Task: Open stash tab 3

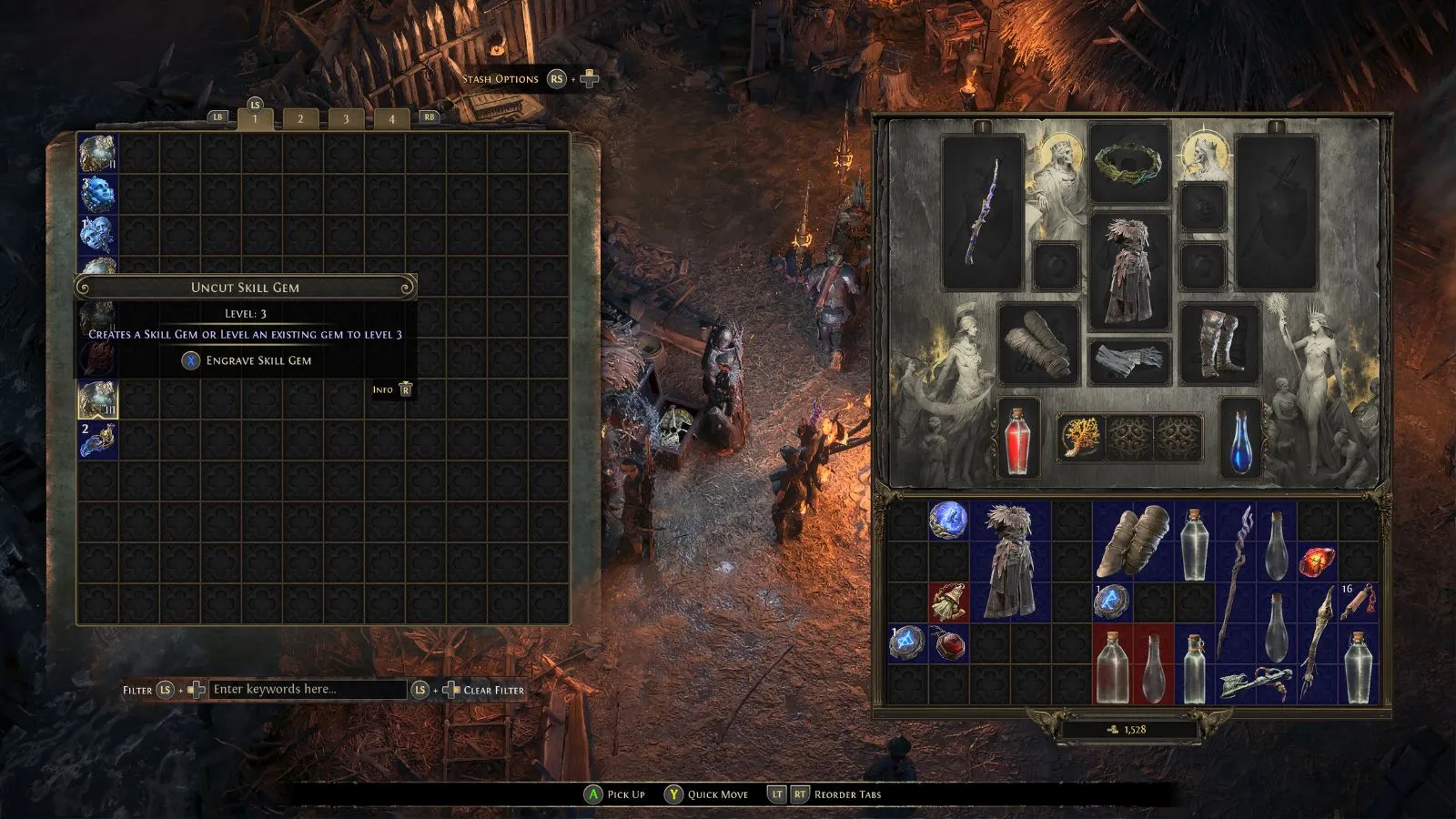Action: click(346, 118)
